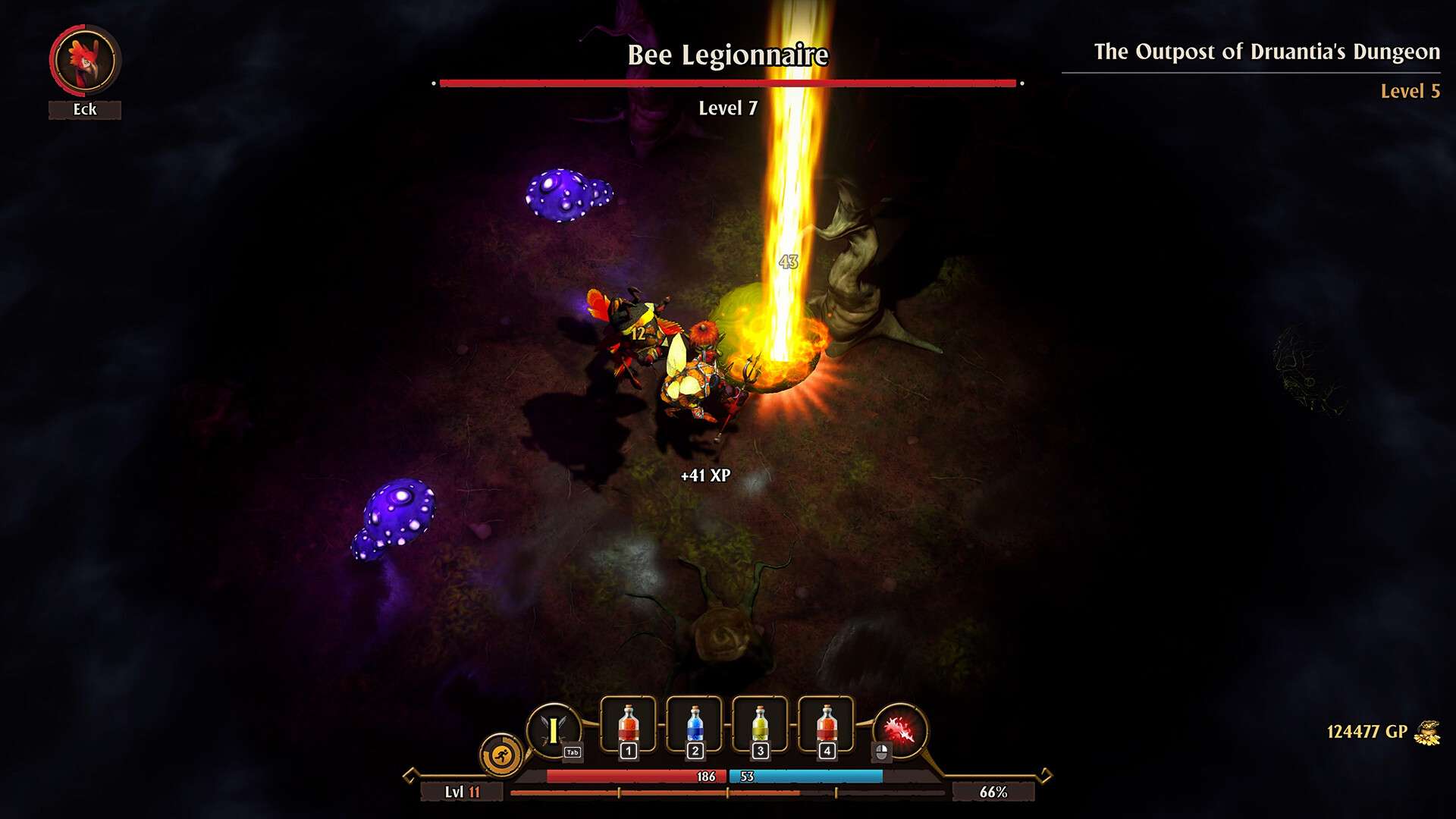Use the red potion in slot 4
This screenshot has width=1456, height=819.
[x=827, y=726]
